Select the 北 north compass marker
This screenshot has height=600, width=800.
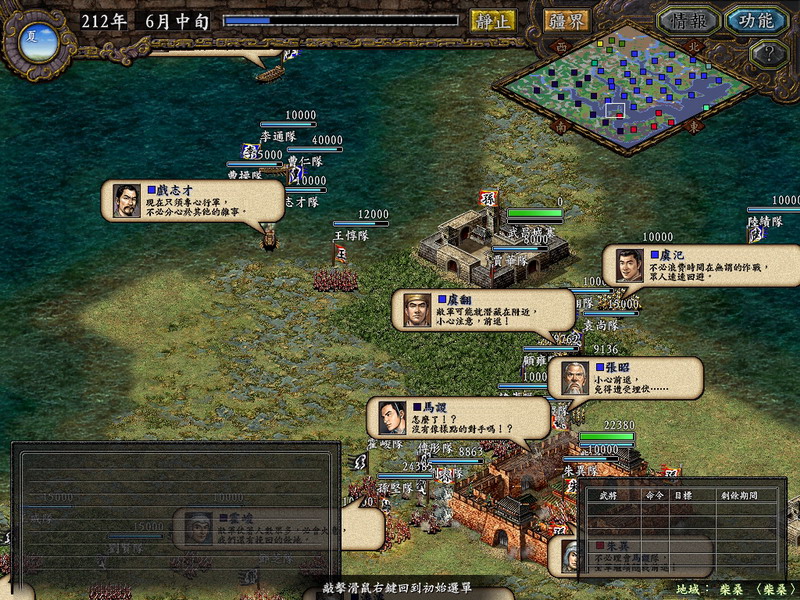click(695, 46)
